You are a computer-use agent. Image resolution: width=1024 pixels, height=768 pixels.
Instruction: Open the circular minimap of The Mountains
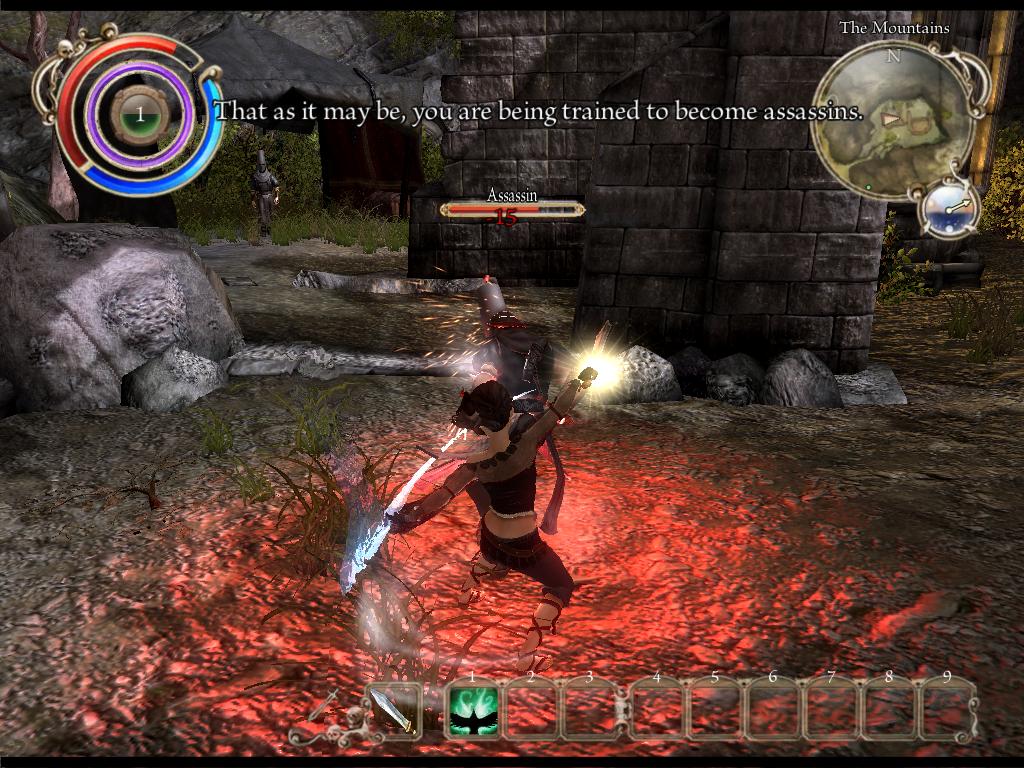tap(892, 121)
